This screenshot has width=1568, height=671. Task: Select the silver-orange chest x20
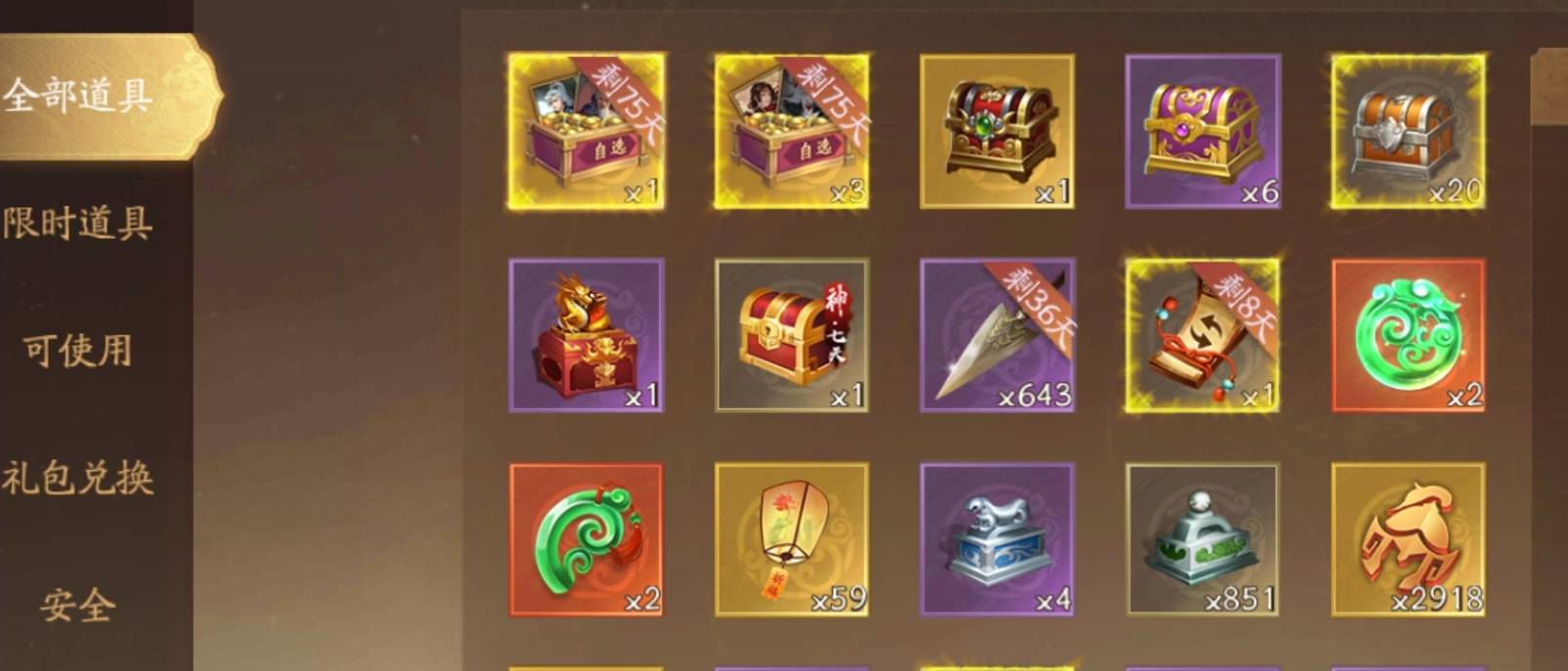[1408, 131]
